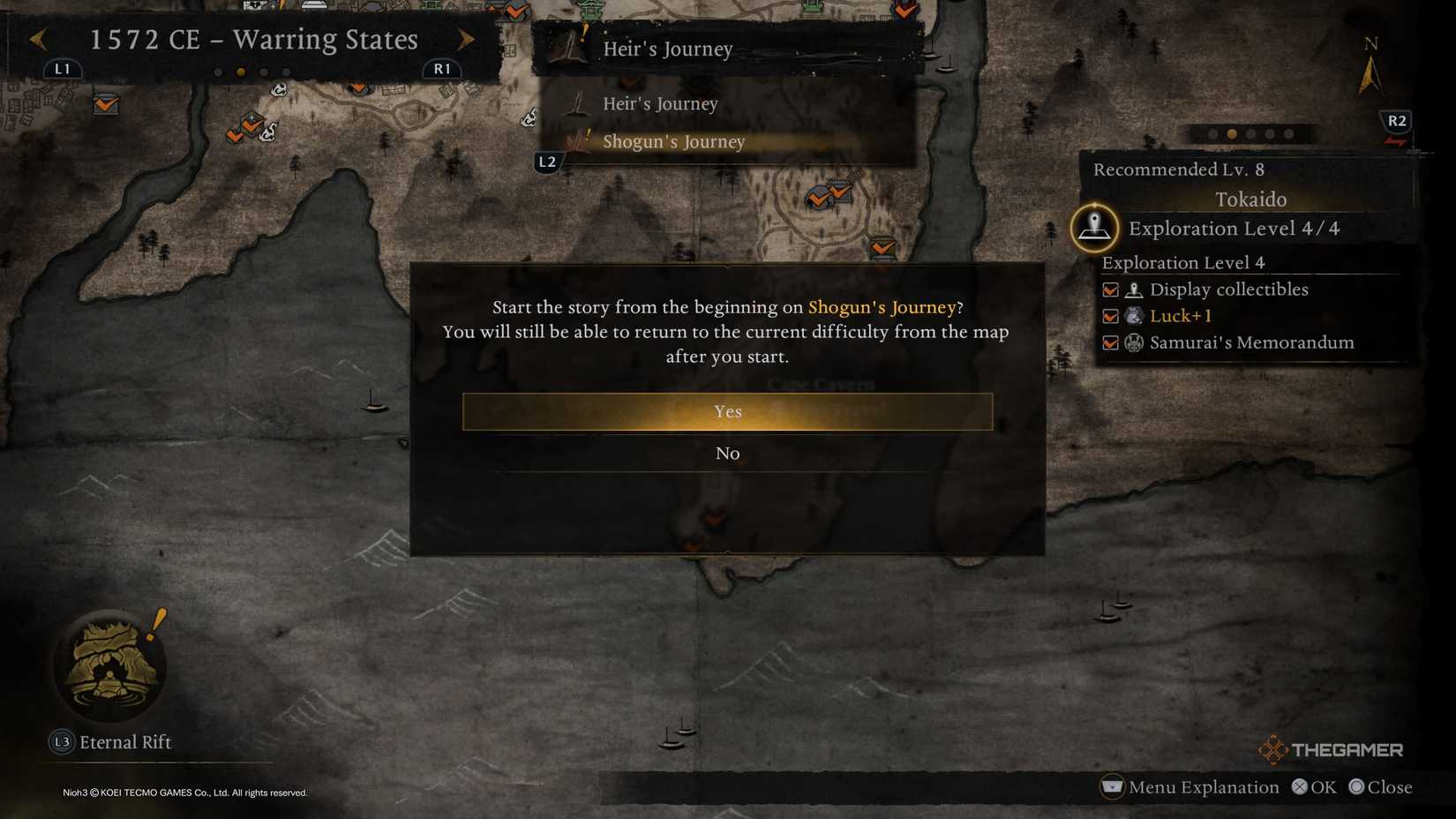The width and height of the screenshot is (1456, 819).
Task: Select Shogun's Journey from the difficulty menu
Action: tap(674, 141)
